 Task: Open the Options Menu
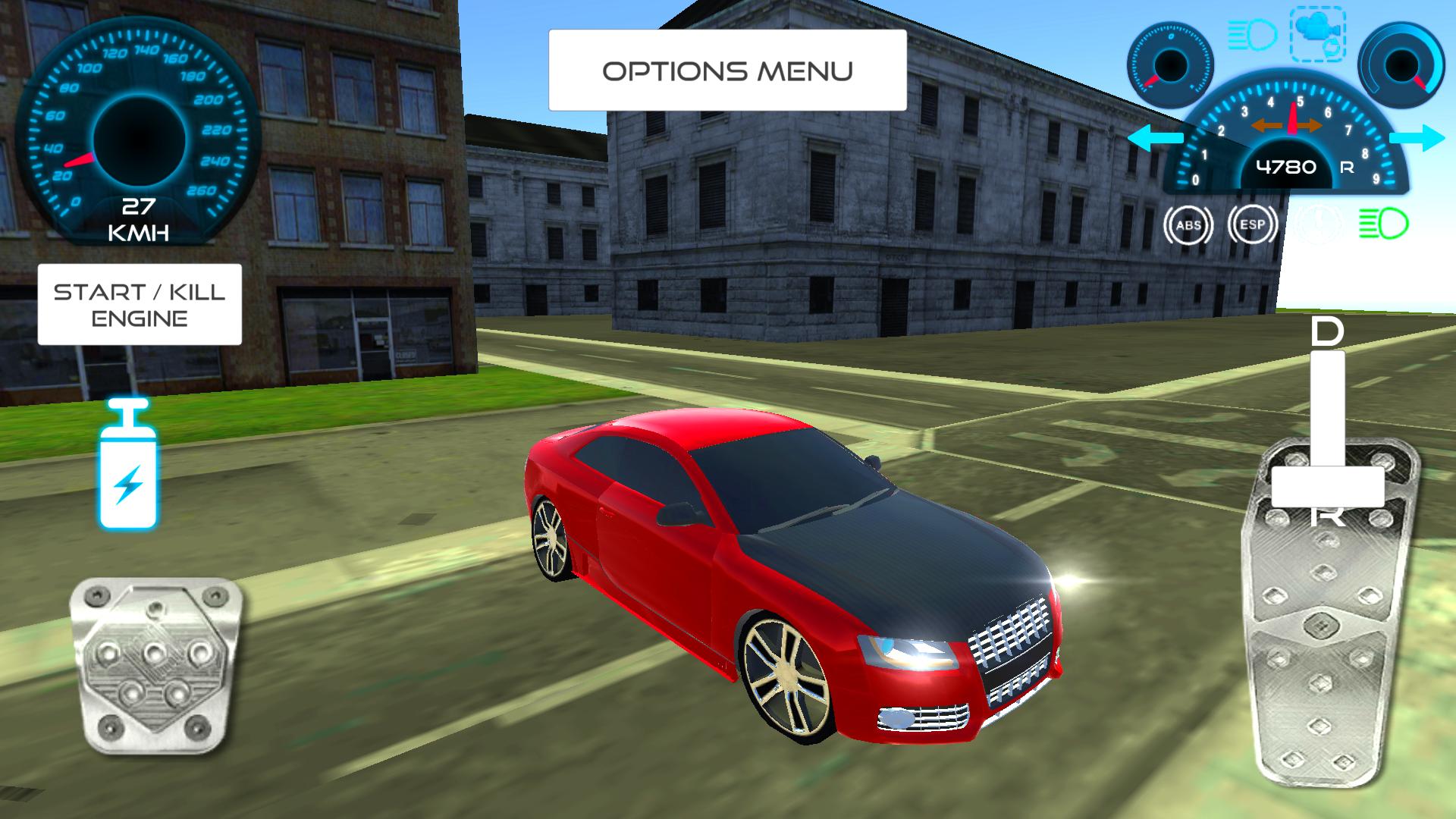pyautogui.click(x=726, y=70)
